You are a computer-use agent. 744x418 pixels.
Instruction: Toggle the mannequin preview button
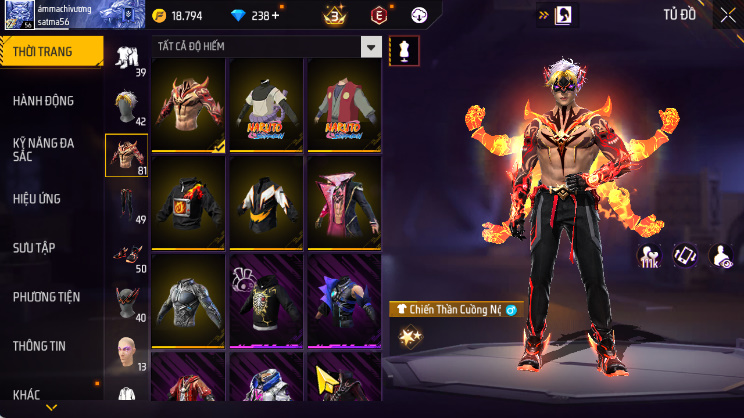404,48
